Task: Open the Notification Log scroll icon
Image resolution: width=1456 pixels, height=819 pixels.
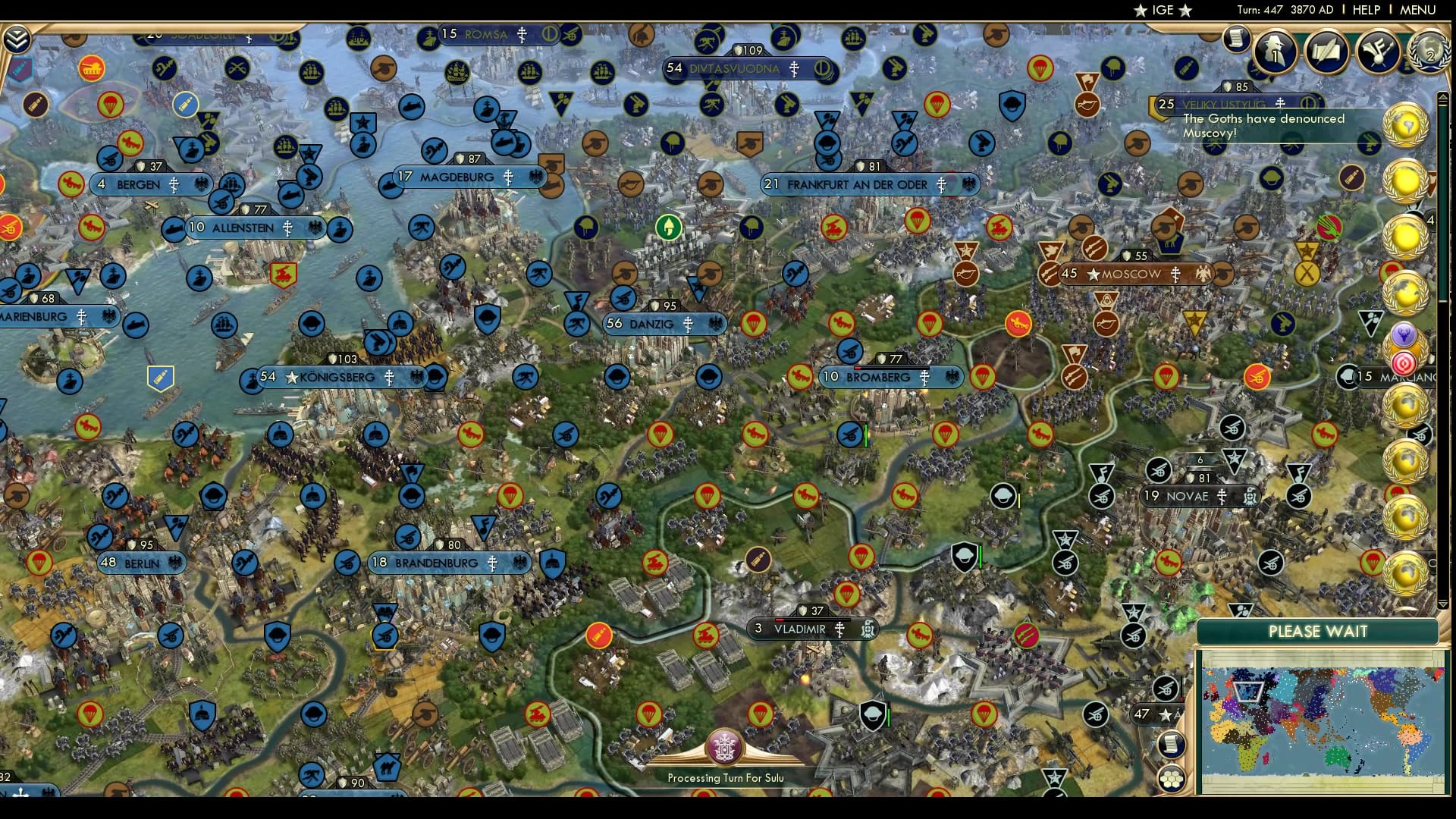Action: [x=1236, y=38]
